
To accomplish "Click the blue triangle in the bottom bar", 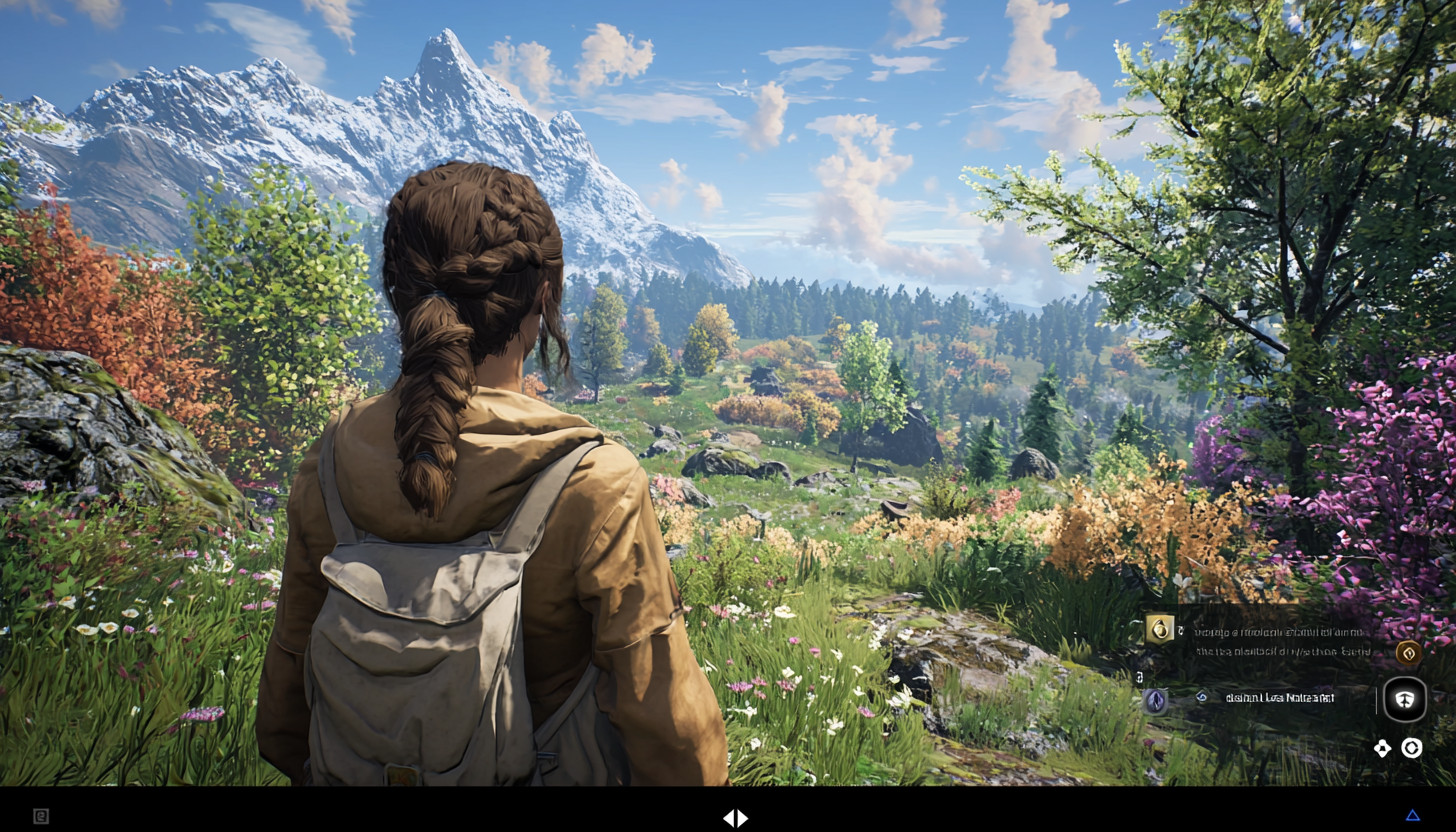I will tap(1413, 816).
